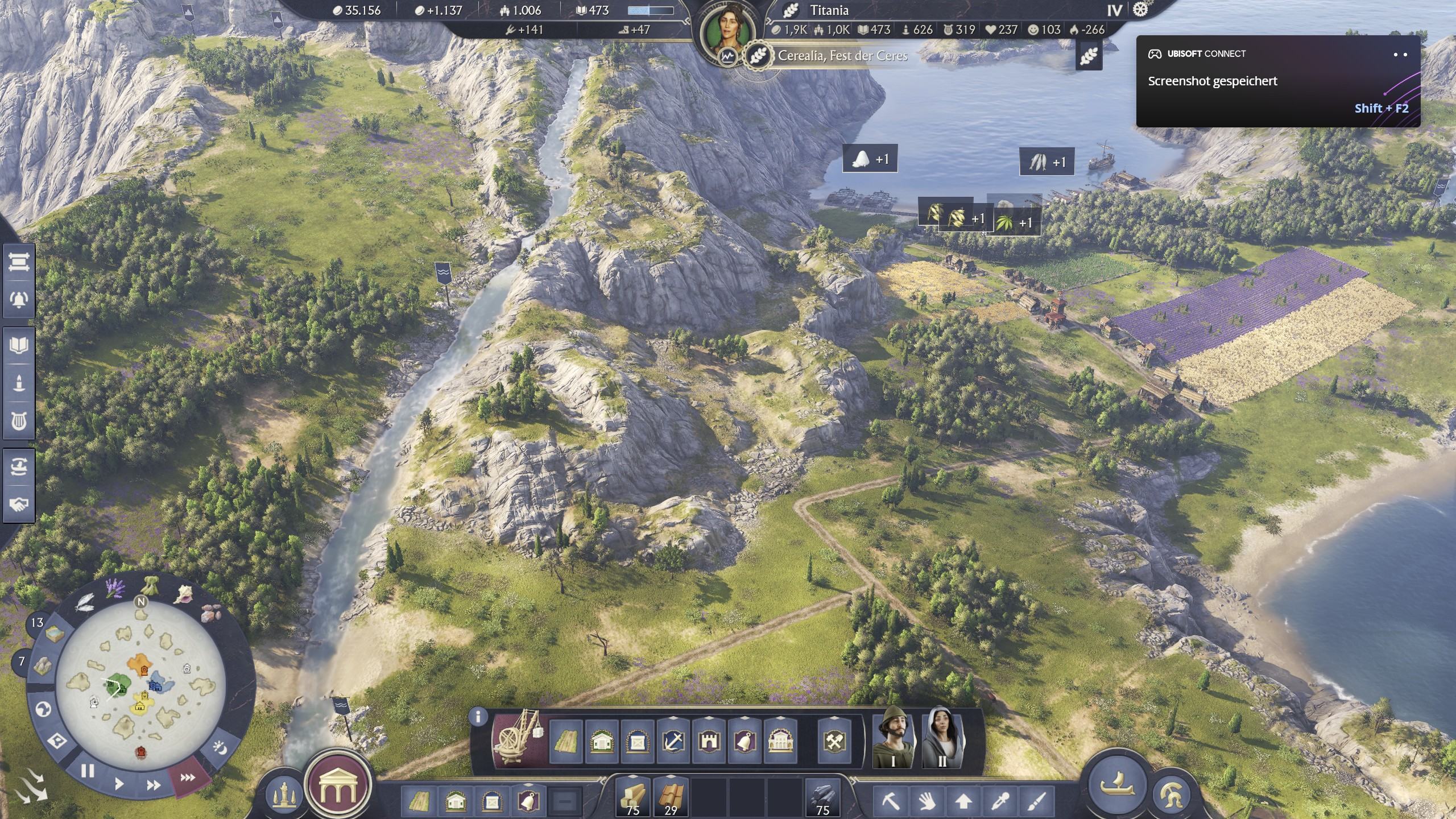Select the castle wall building category

709,742
